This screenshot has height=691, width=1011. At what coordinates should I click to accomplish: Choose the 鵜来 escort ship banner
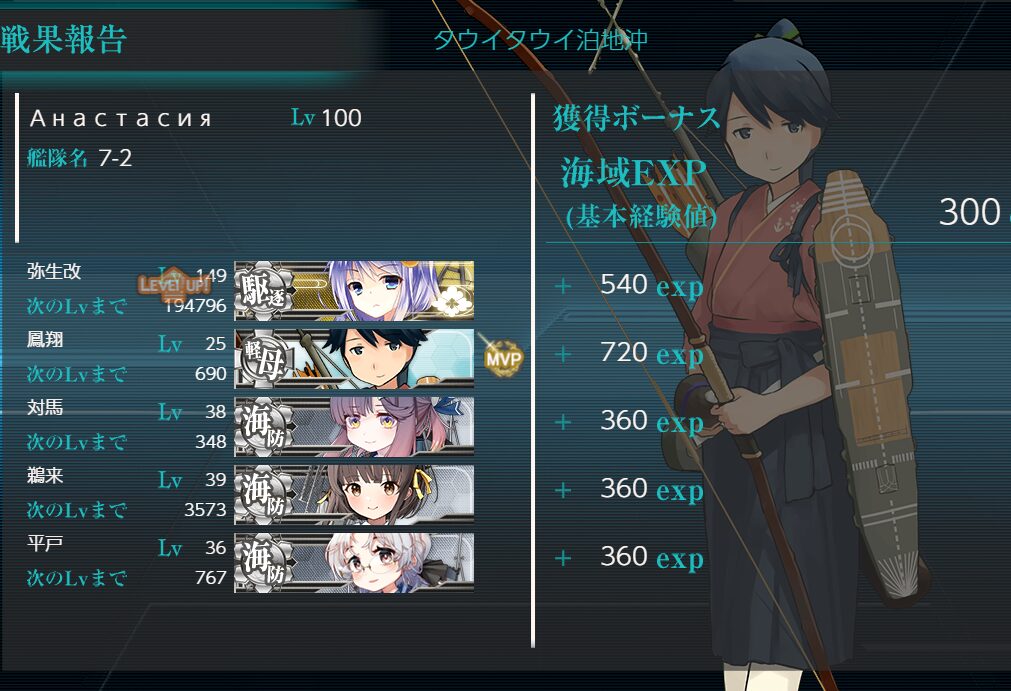tap(354, 494)
